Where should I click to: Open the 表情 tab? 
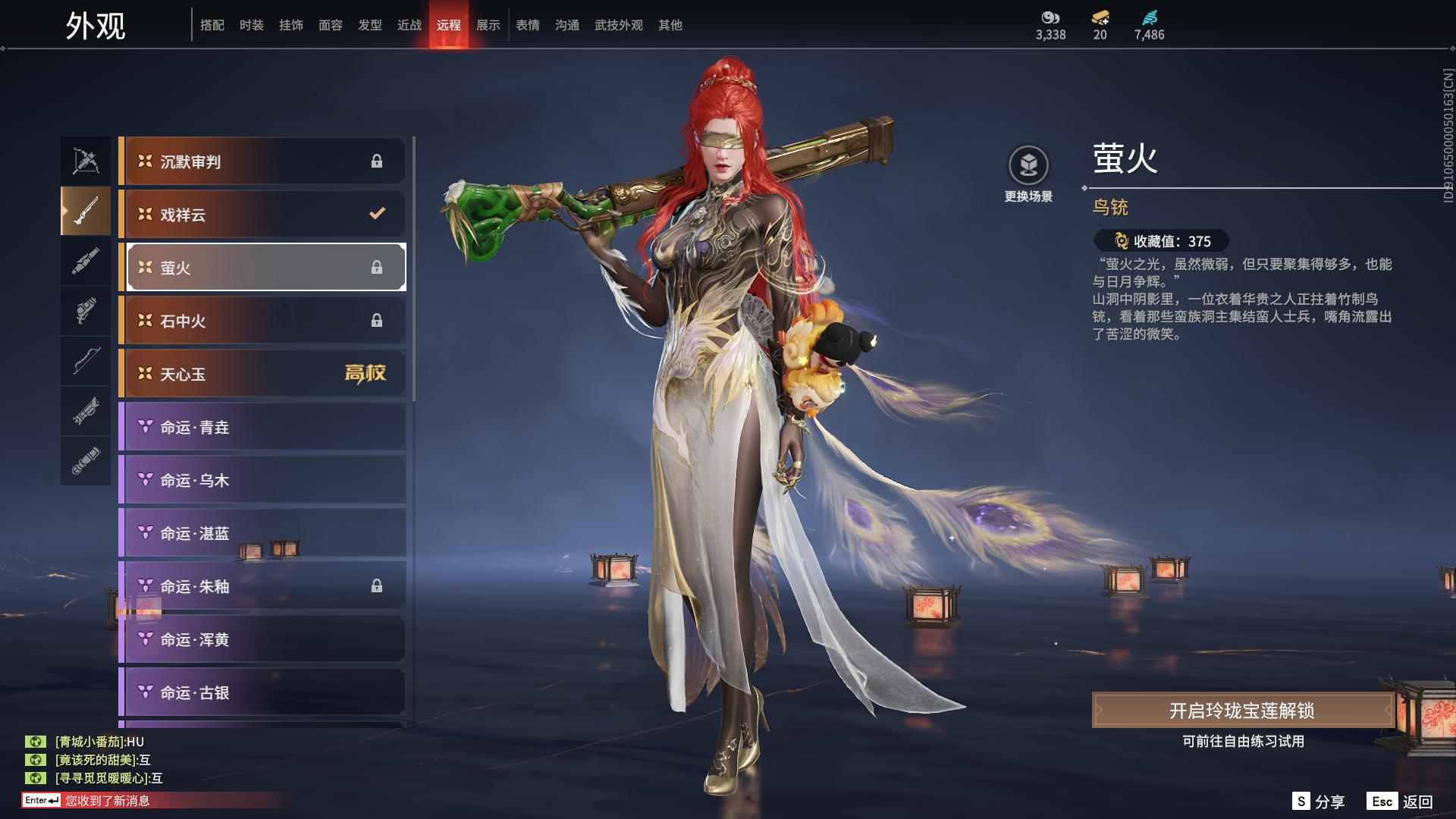[526, 24]
